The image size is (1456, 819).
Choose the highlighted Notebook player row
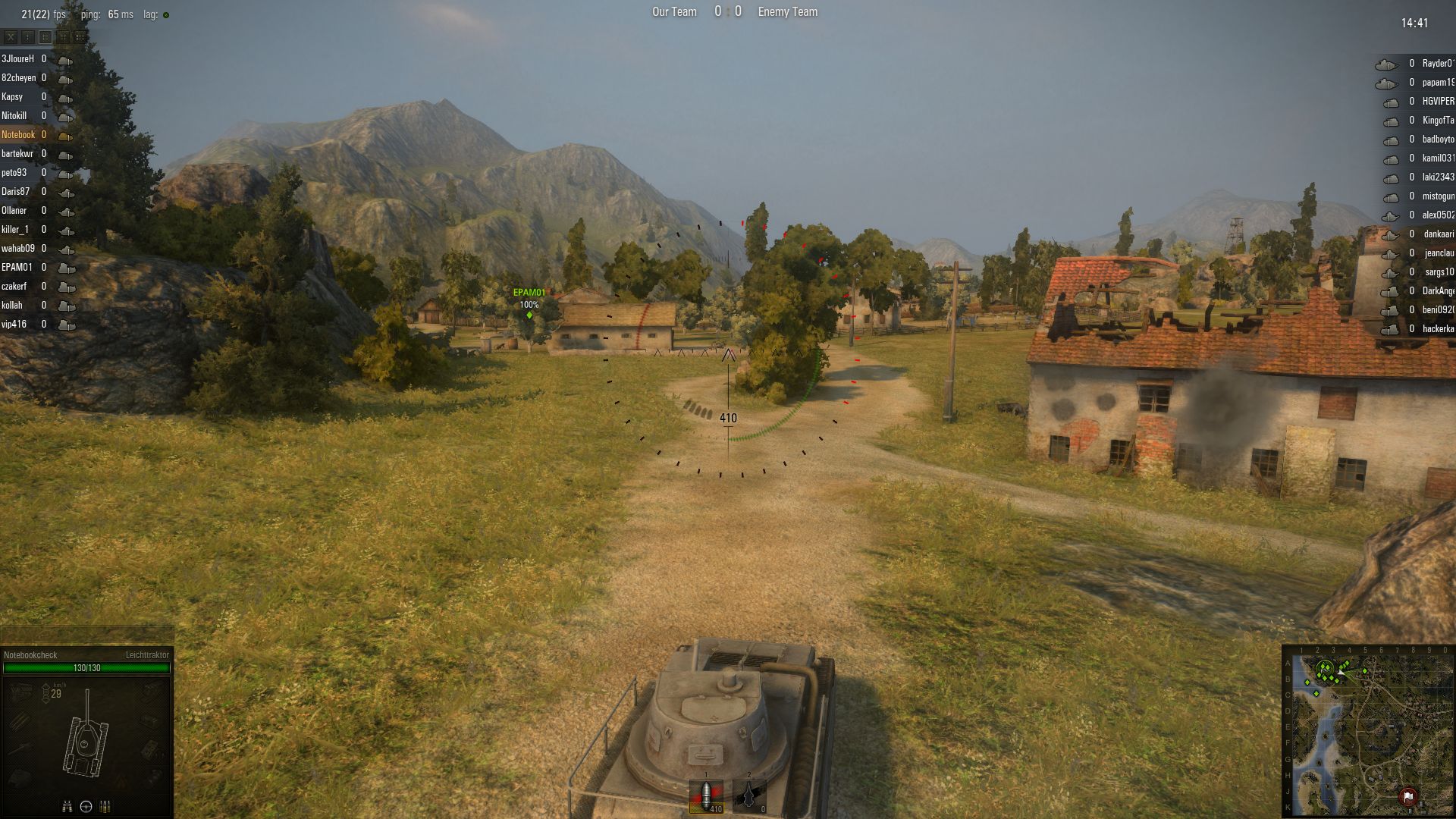(x=19, y=135)
